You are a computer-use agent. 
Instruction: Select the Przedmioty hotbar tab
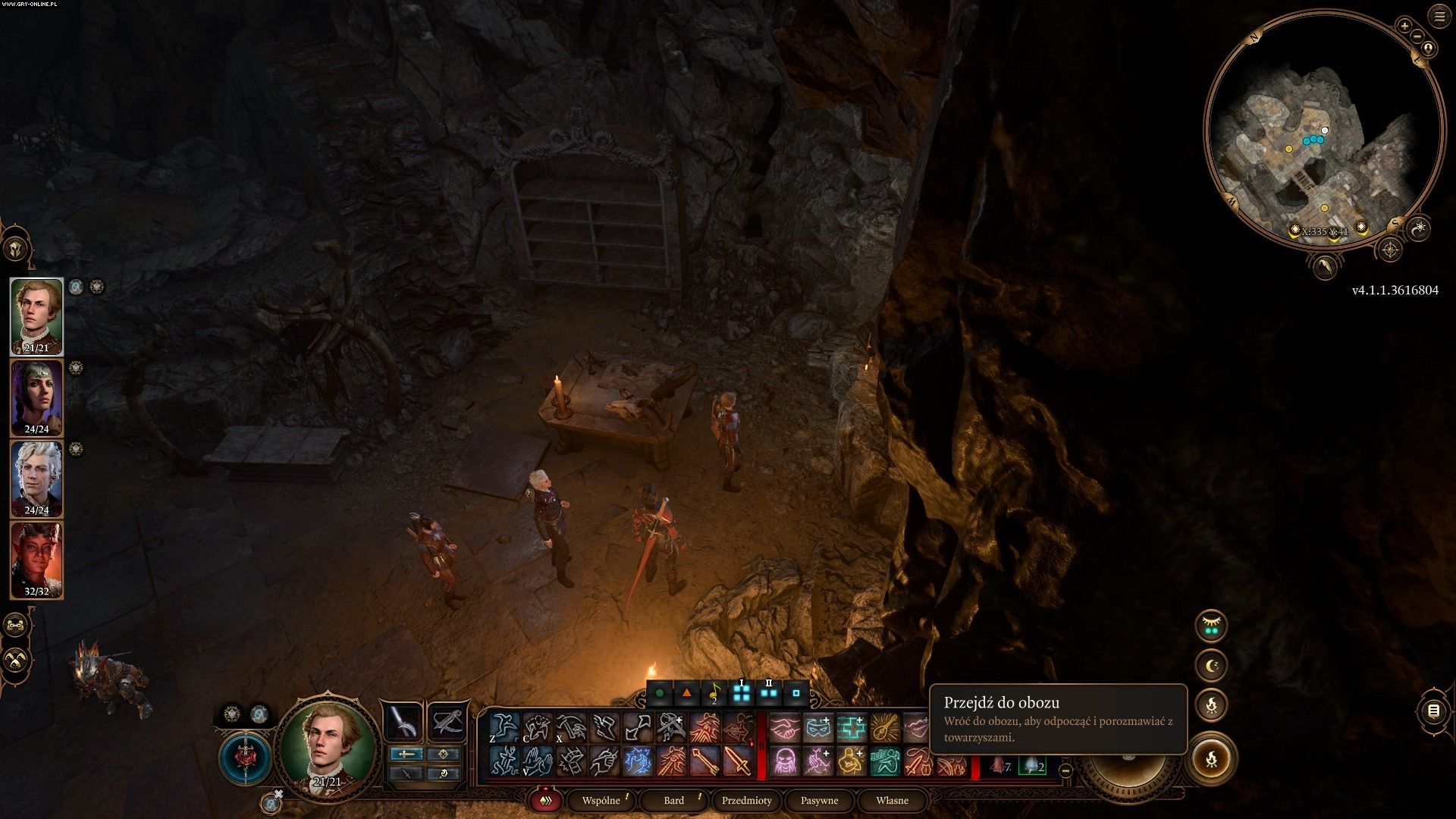point(746,801)
